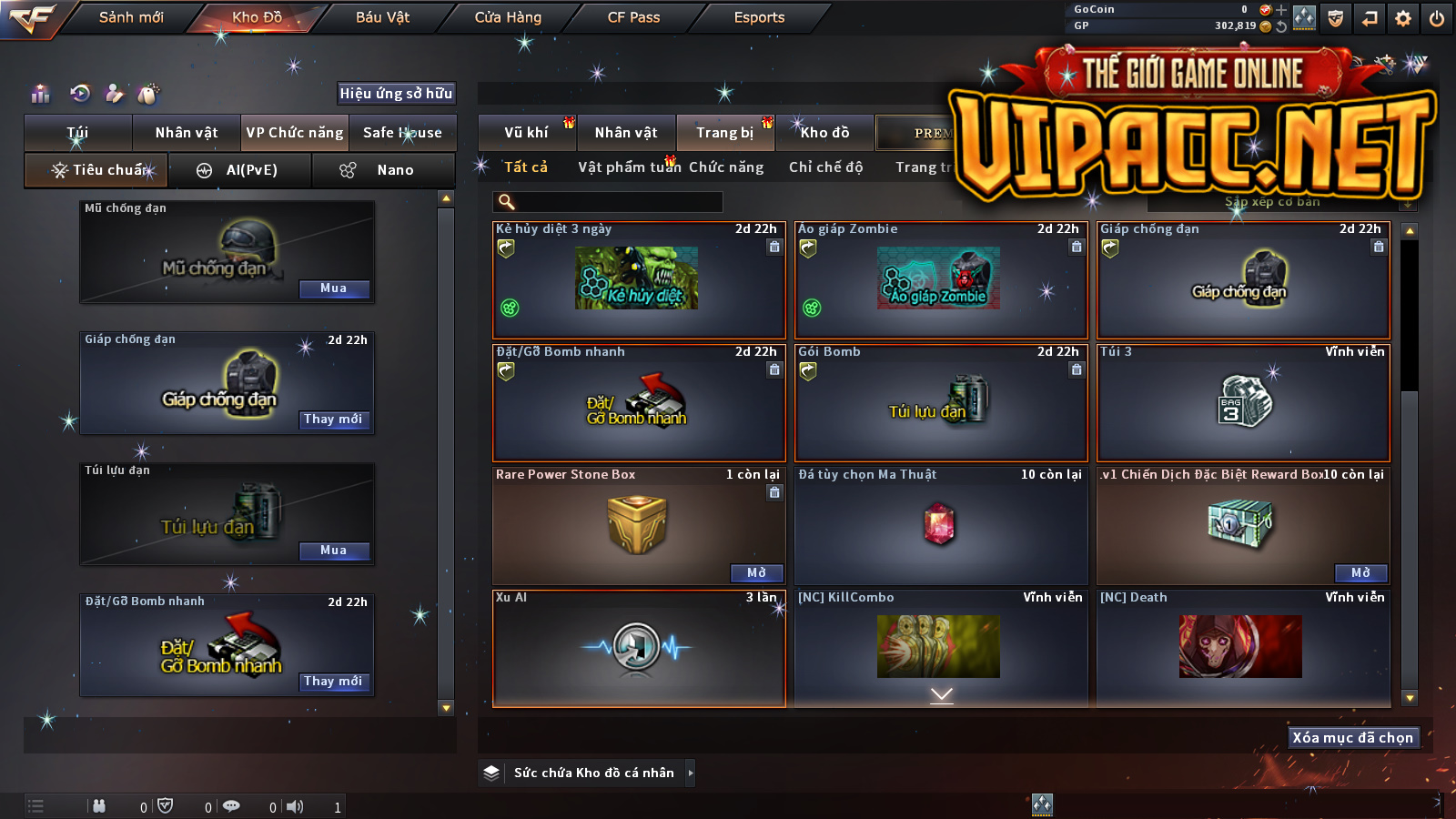Image resolution: width=1456 pixels, height=819 pixels.
Task: Toggle Hiệu ứng sở hữu button
Action: 396,93
